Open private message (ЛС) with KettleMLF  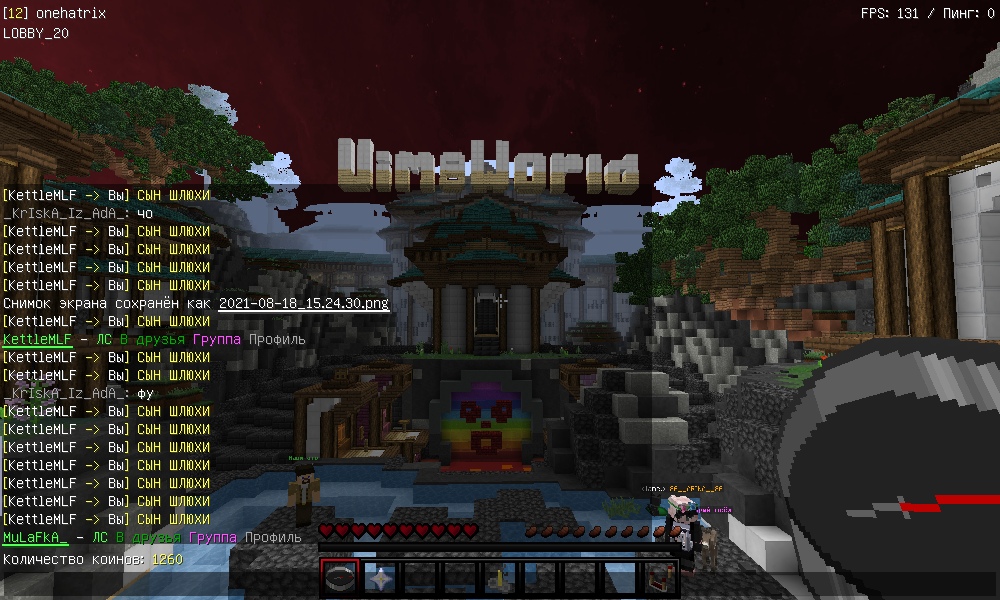[104, 340]
